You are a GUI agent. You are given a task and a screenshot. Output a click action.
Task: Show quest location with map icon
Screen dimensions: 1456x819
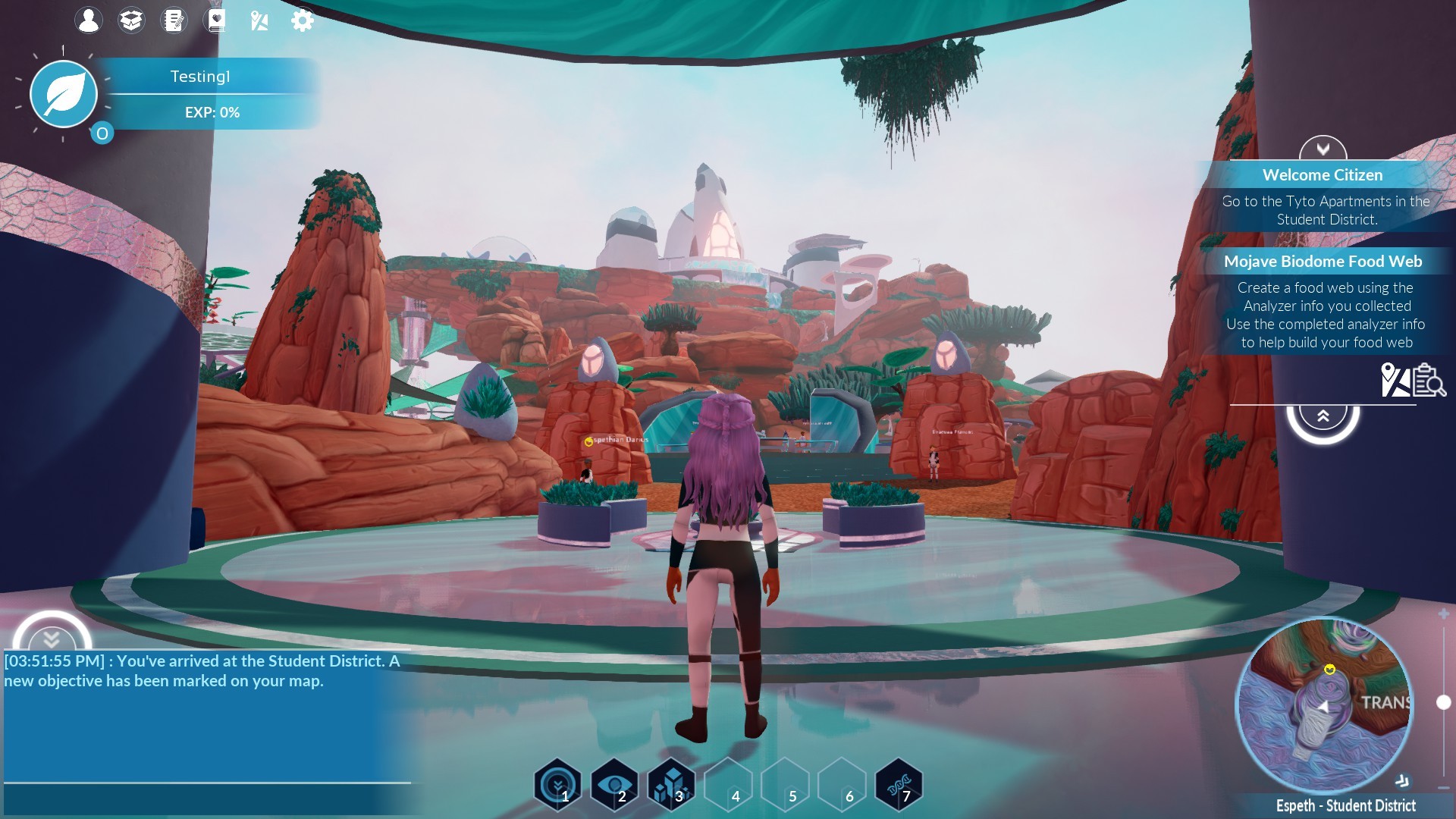click(x=1395, y=380)
